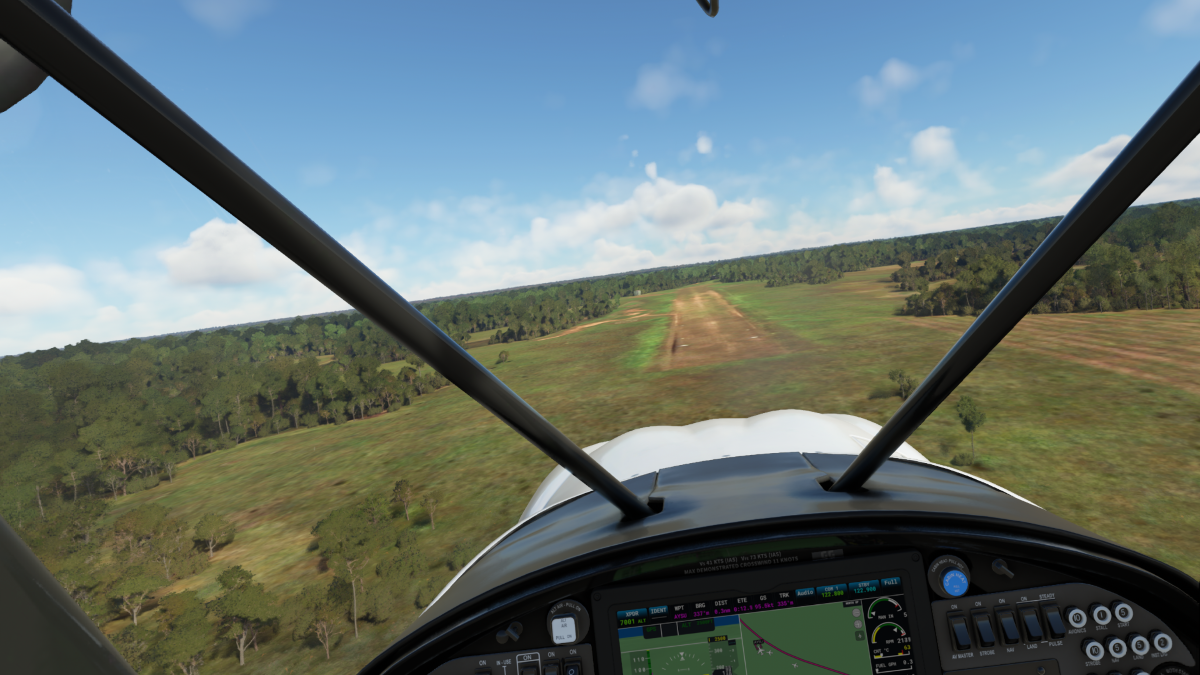
Task: Pull the blue CABIN HEAT knob
Action: [954, 581]
